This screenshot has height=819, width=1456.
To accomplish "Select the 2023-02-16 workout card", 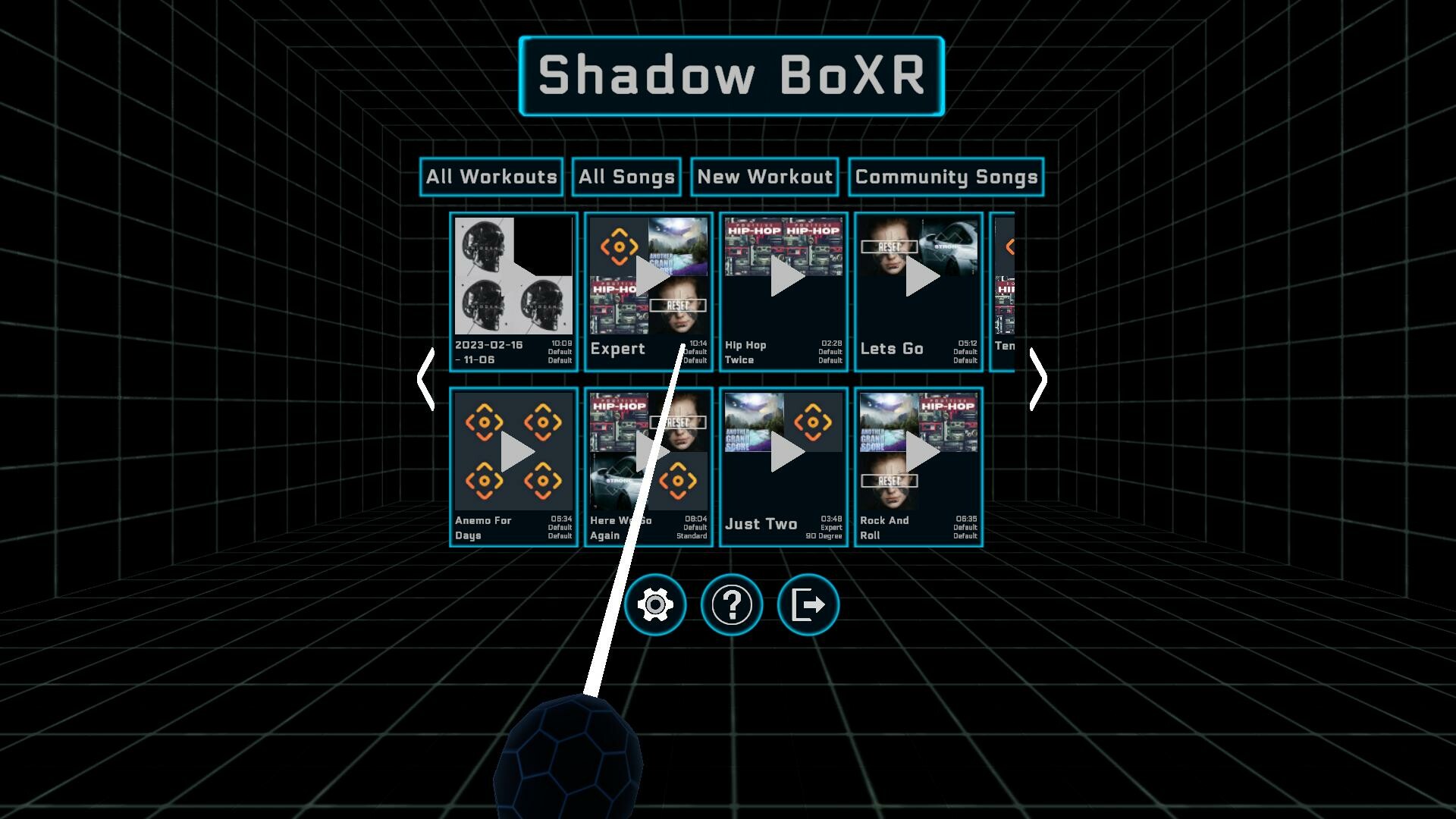I will tap(513, 292).
